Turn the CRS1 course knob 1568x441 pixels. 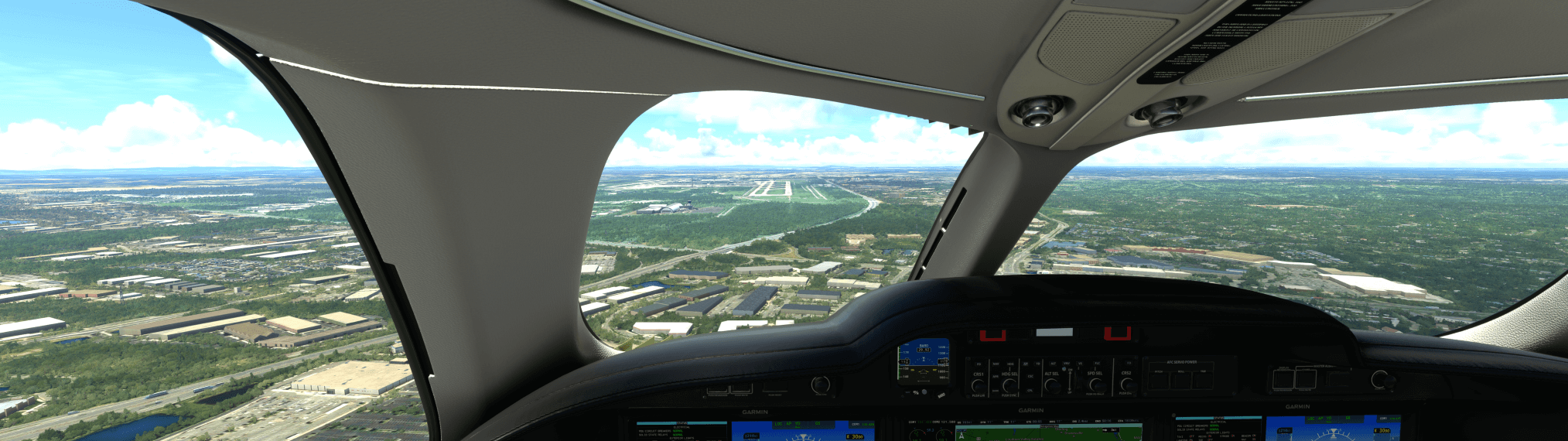tap(979, 385)
